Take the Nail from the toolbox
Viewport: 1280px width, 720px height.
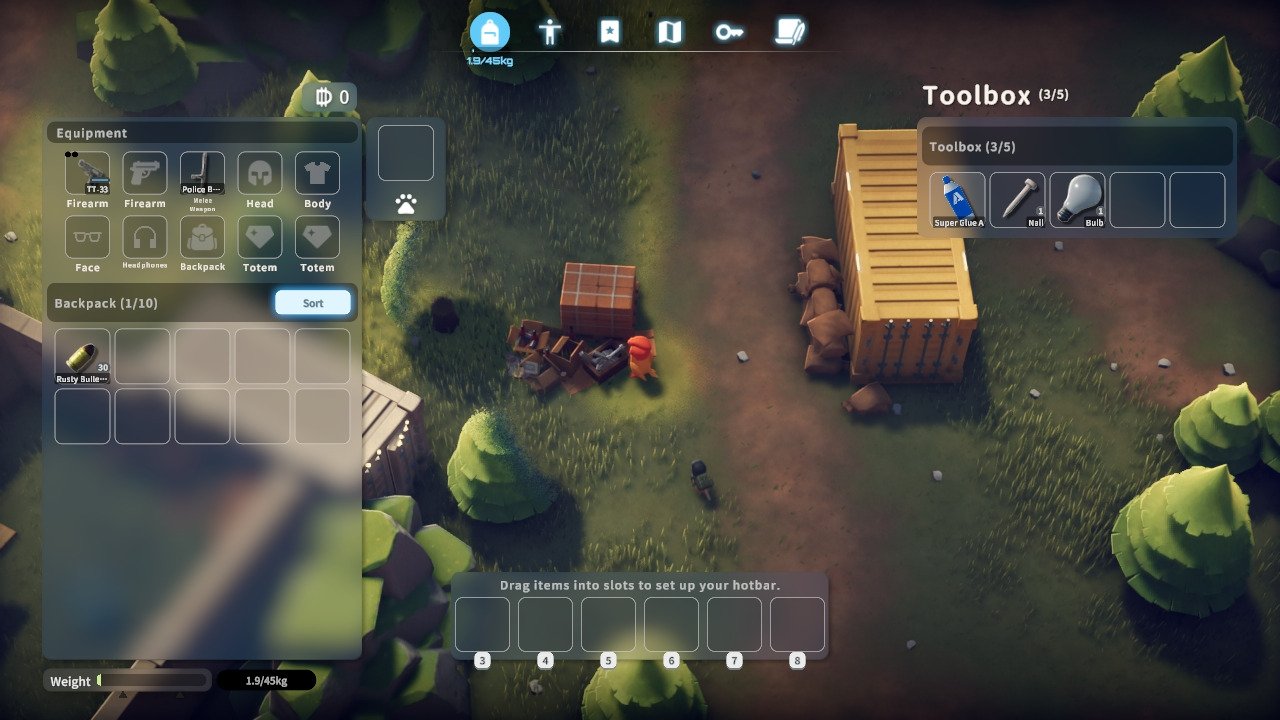pyautogui.click(x=1018, y=200)
